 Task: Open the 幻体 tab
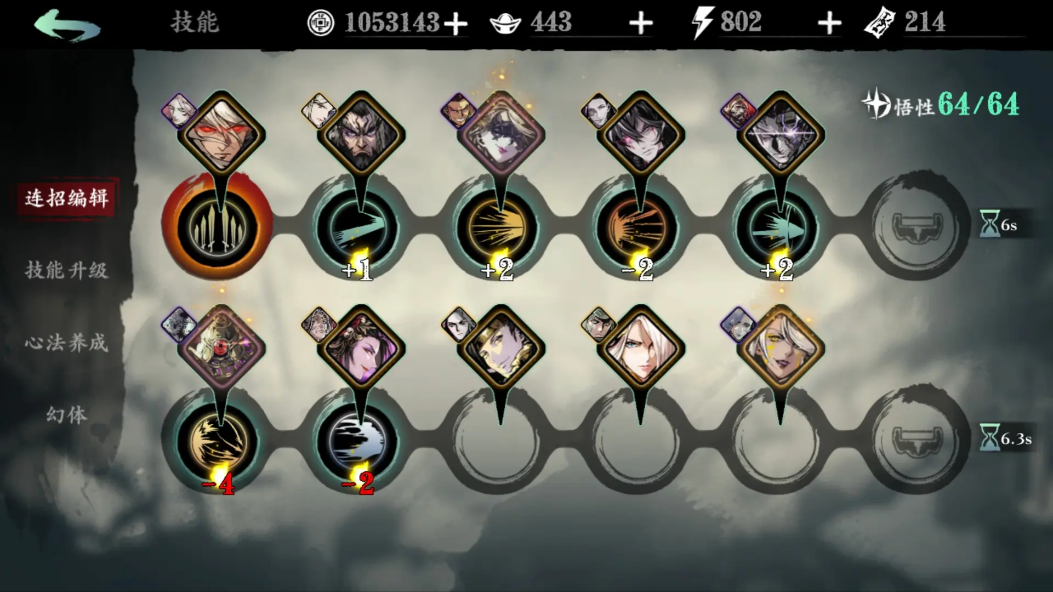click(66, 414)
